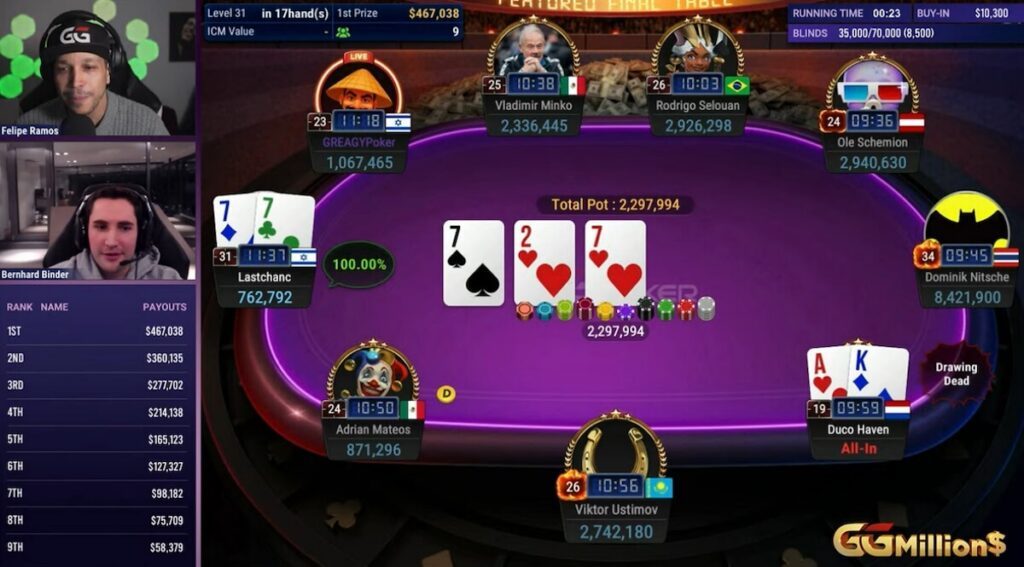This screenshot has width=1024, height=567.
Task: Select Vladimir Minko's player avatar
Action: [x=532, y=50]
